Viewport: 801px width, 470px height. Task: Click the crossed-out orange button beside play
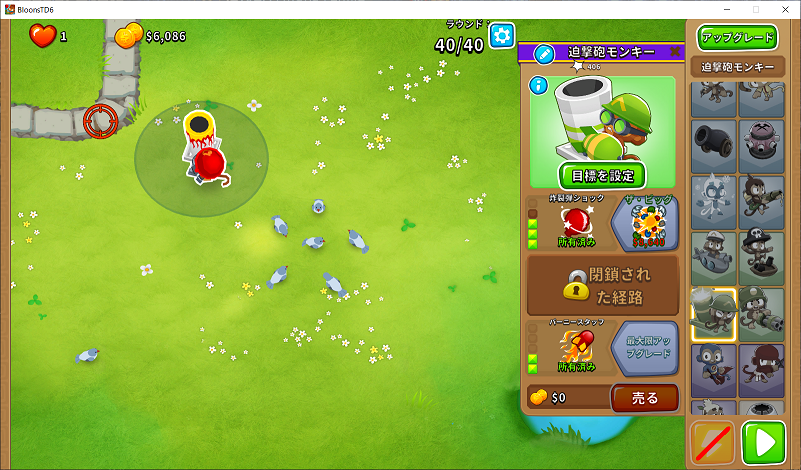[713, 442]
